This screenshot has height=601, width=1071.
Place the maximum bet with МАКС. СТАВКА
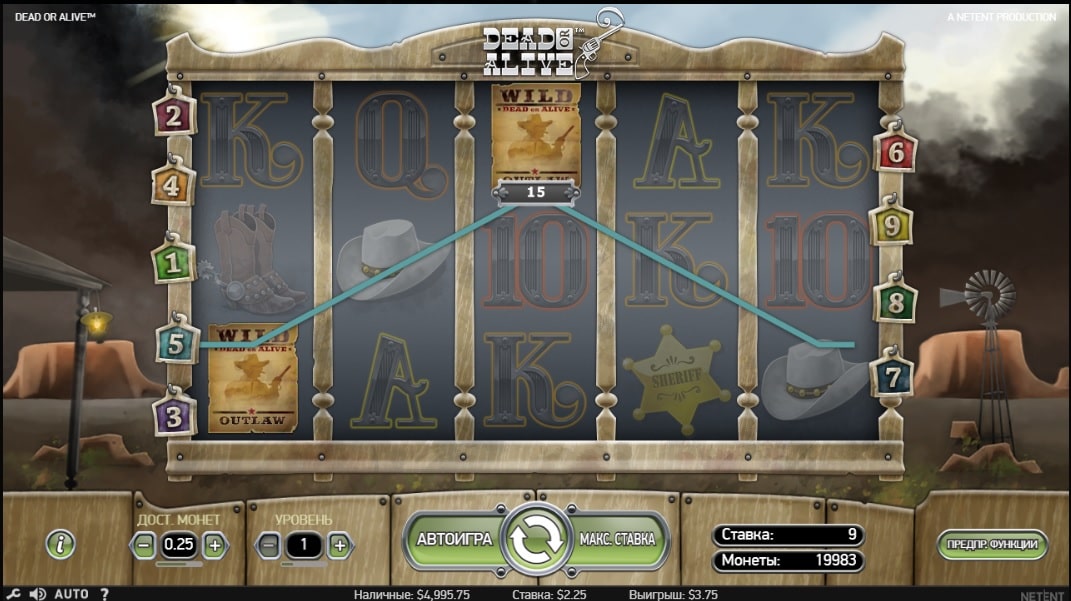coord(617,539)
